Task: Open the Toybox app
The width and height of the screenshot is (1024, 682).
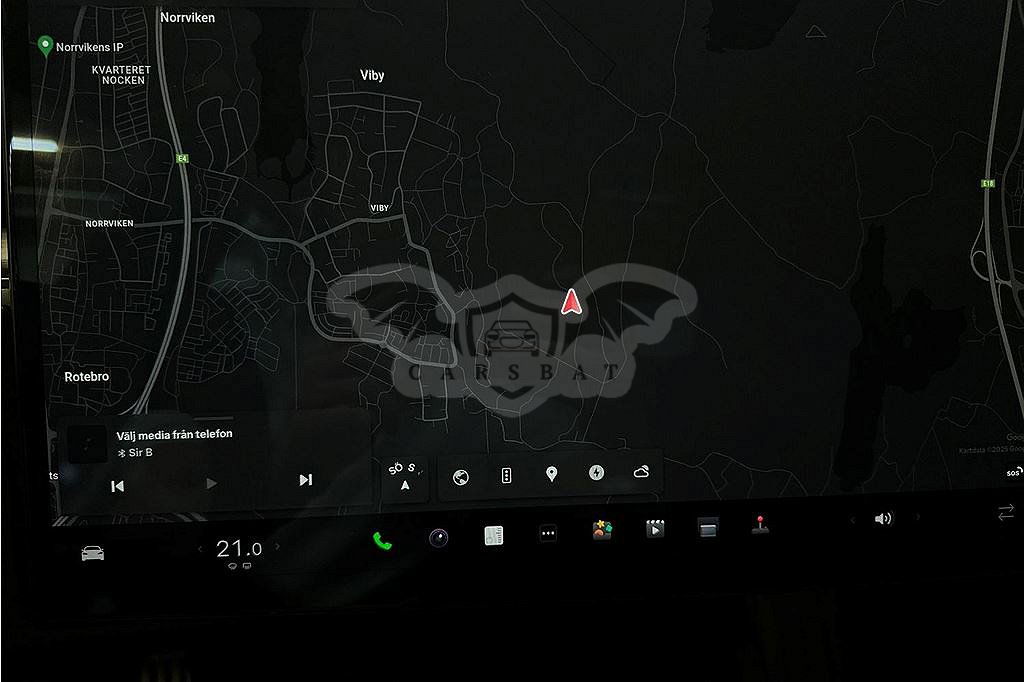Action: tap(601, 530)
